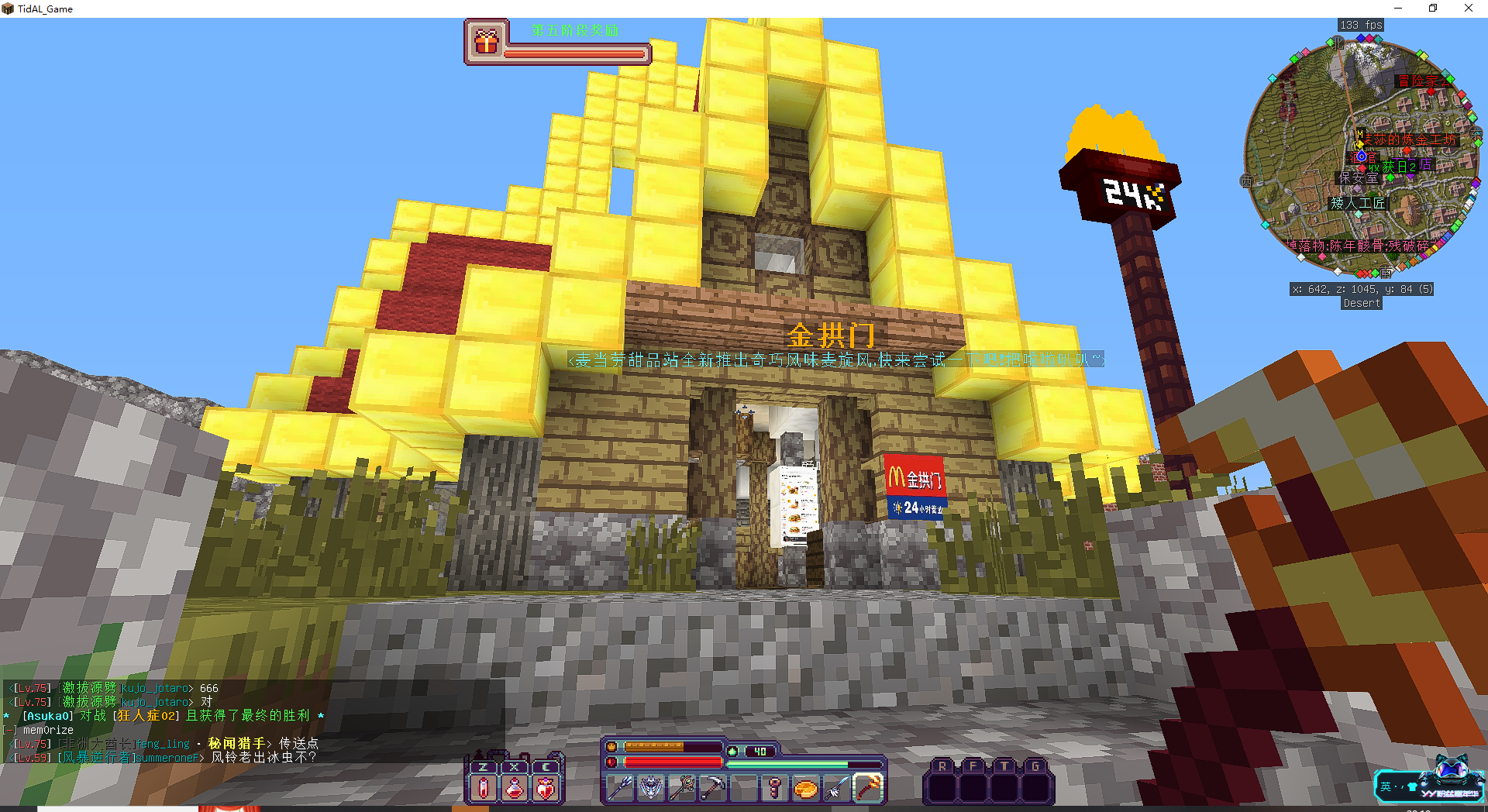This screenshot has width=1488, height=812.
Task: Open the stage five reward gift box
Action: 486,42
